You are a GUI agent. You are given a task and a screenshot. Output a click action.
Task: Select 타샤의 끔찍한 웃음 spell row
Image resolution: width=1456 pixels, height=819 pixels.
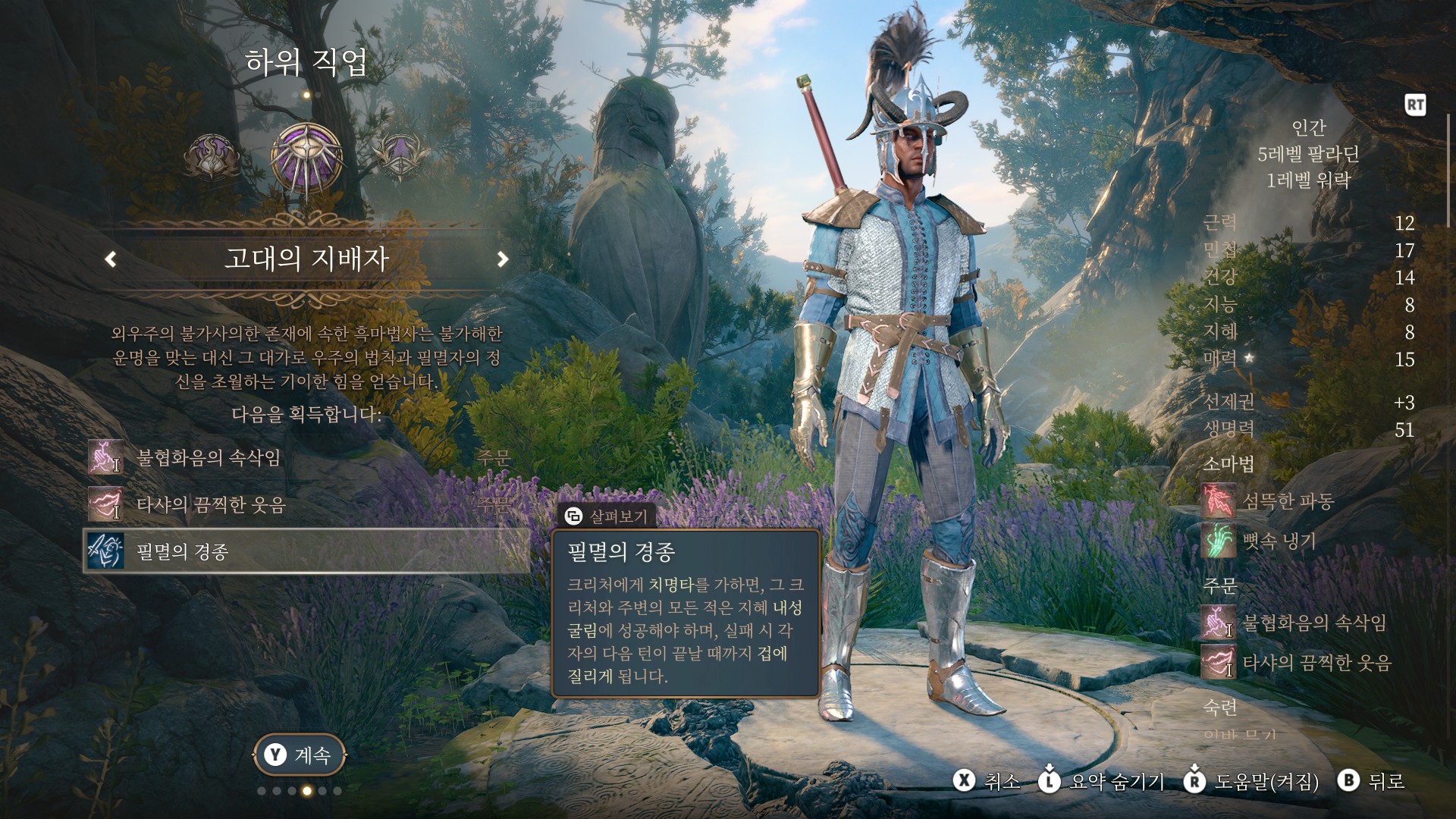coord(303,505)
